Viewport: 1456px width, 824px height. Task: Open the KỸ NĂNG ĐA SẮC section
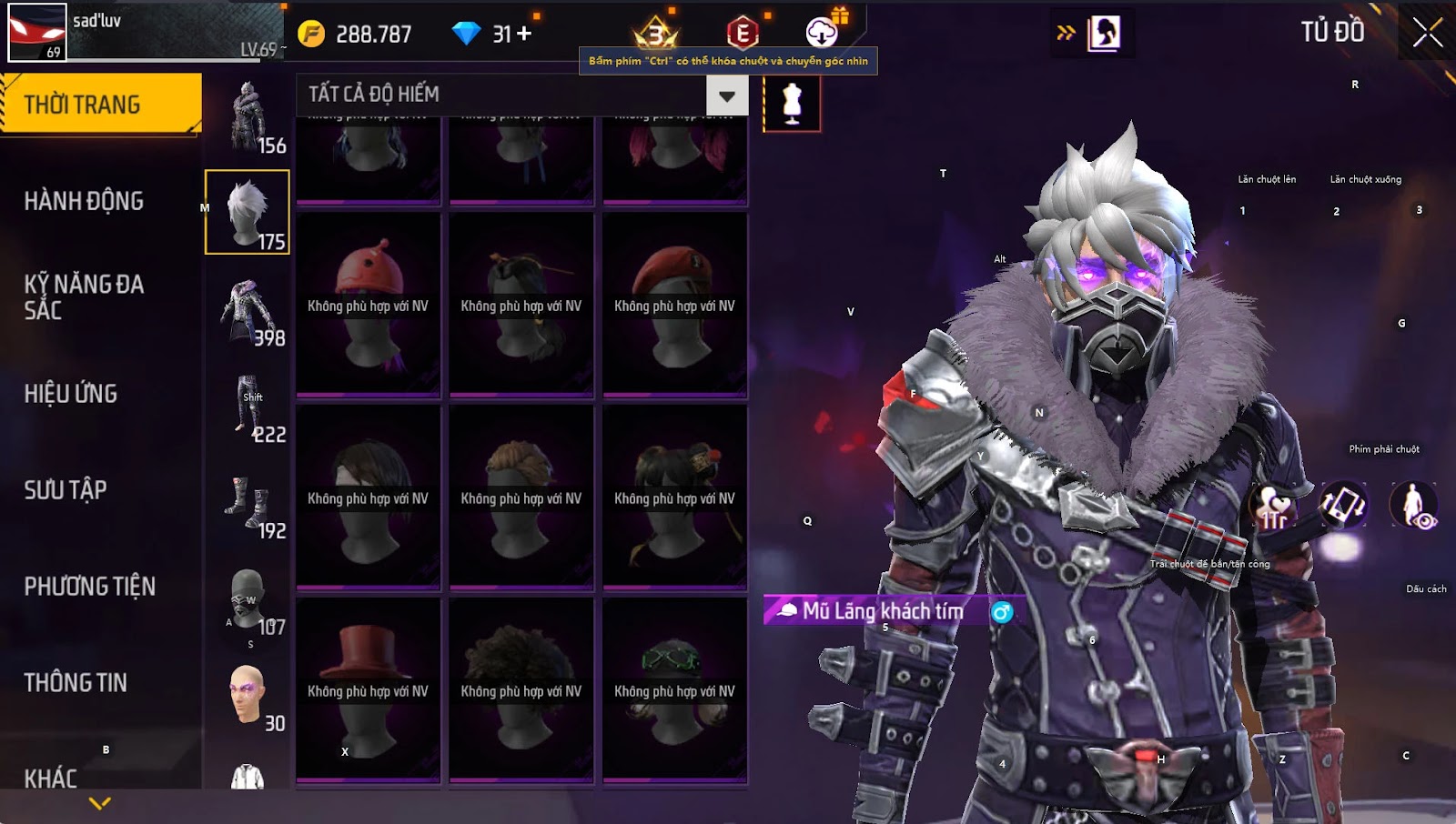click(x=84, y=296)
